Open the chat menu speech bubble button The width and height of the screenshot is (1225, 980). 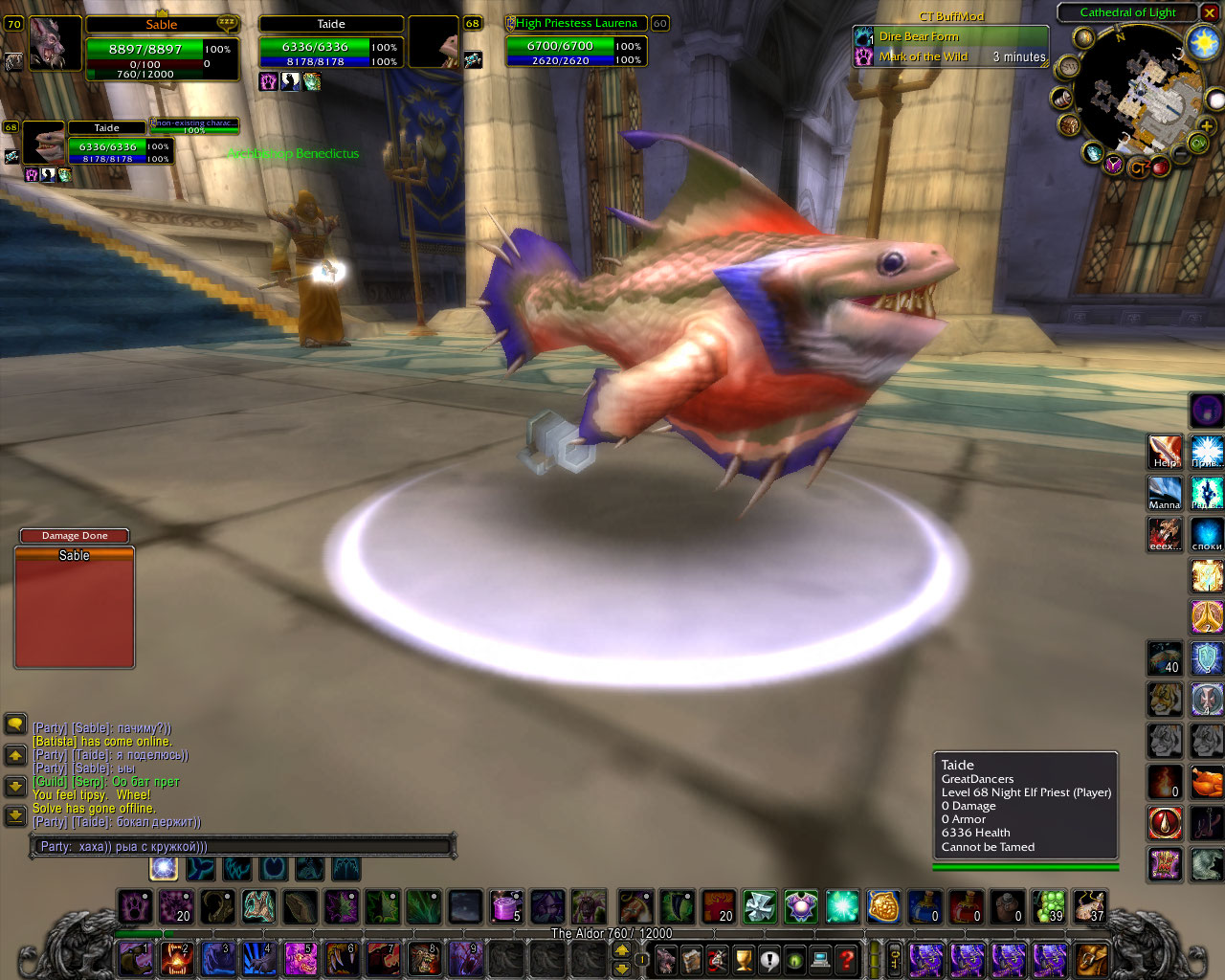(x=15, y=724)
